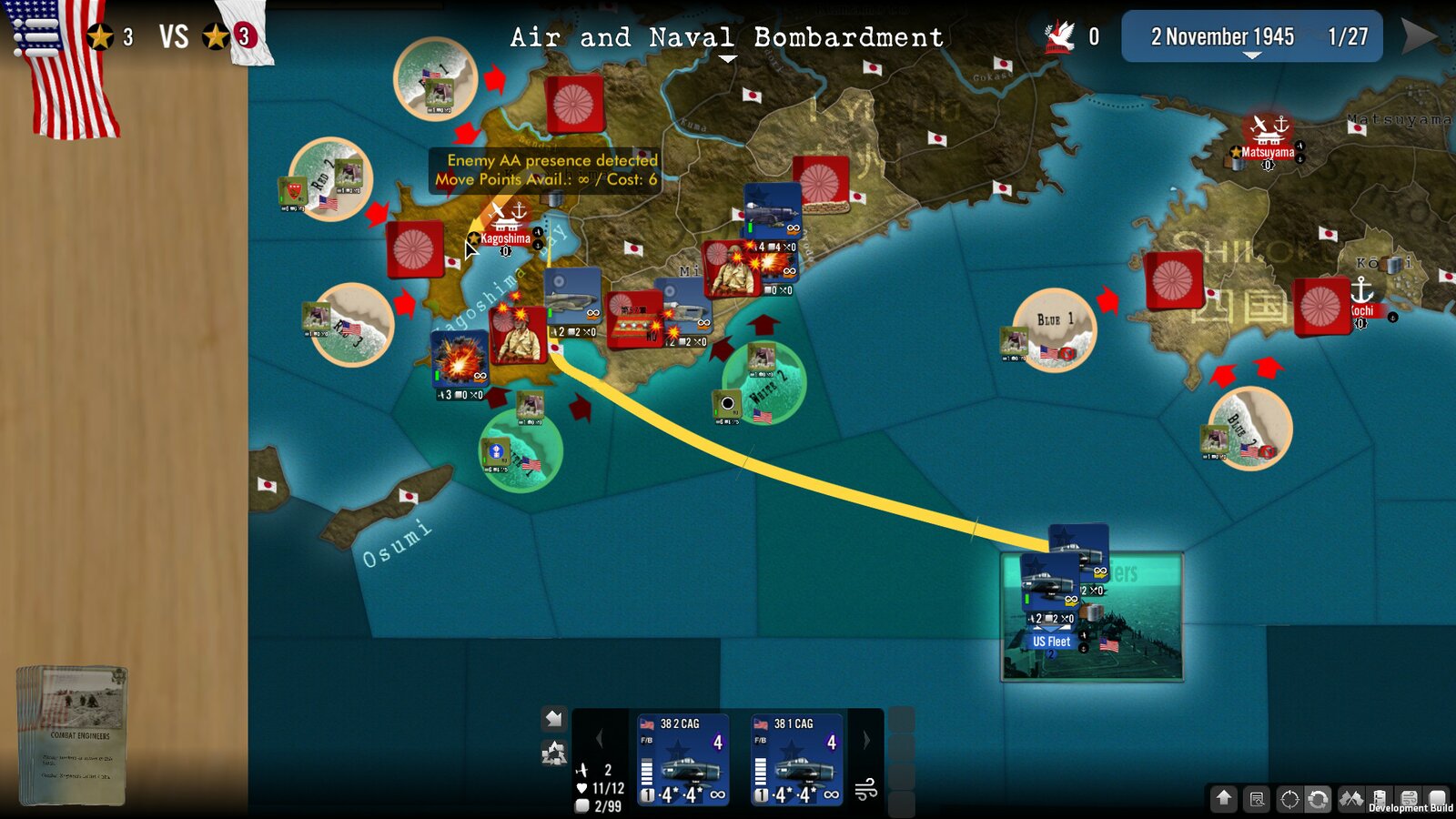Click the end turn arrow at top right
Screen dimensions: 1456x819
coord(1416,36)
